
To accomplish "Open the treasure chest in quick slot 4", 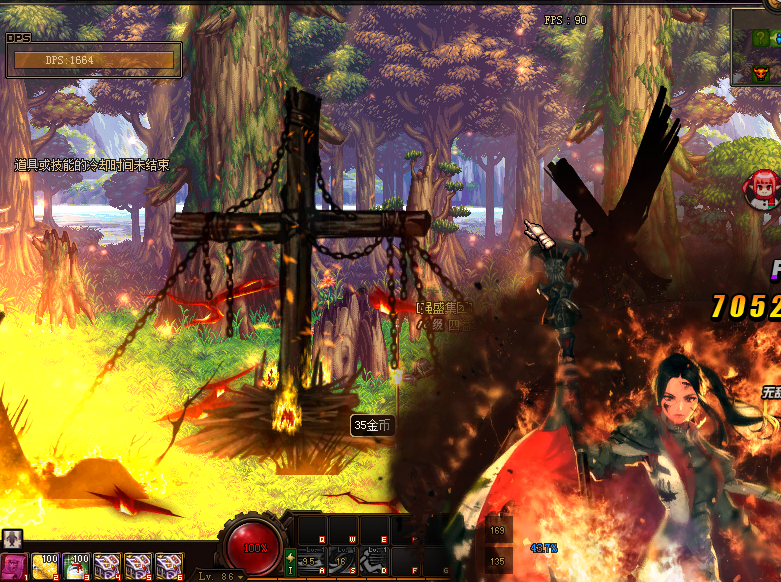I will 107,567.
